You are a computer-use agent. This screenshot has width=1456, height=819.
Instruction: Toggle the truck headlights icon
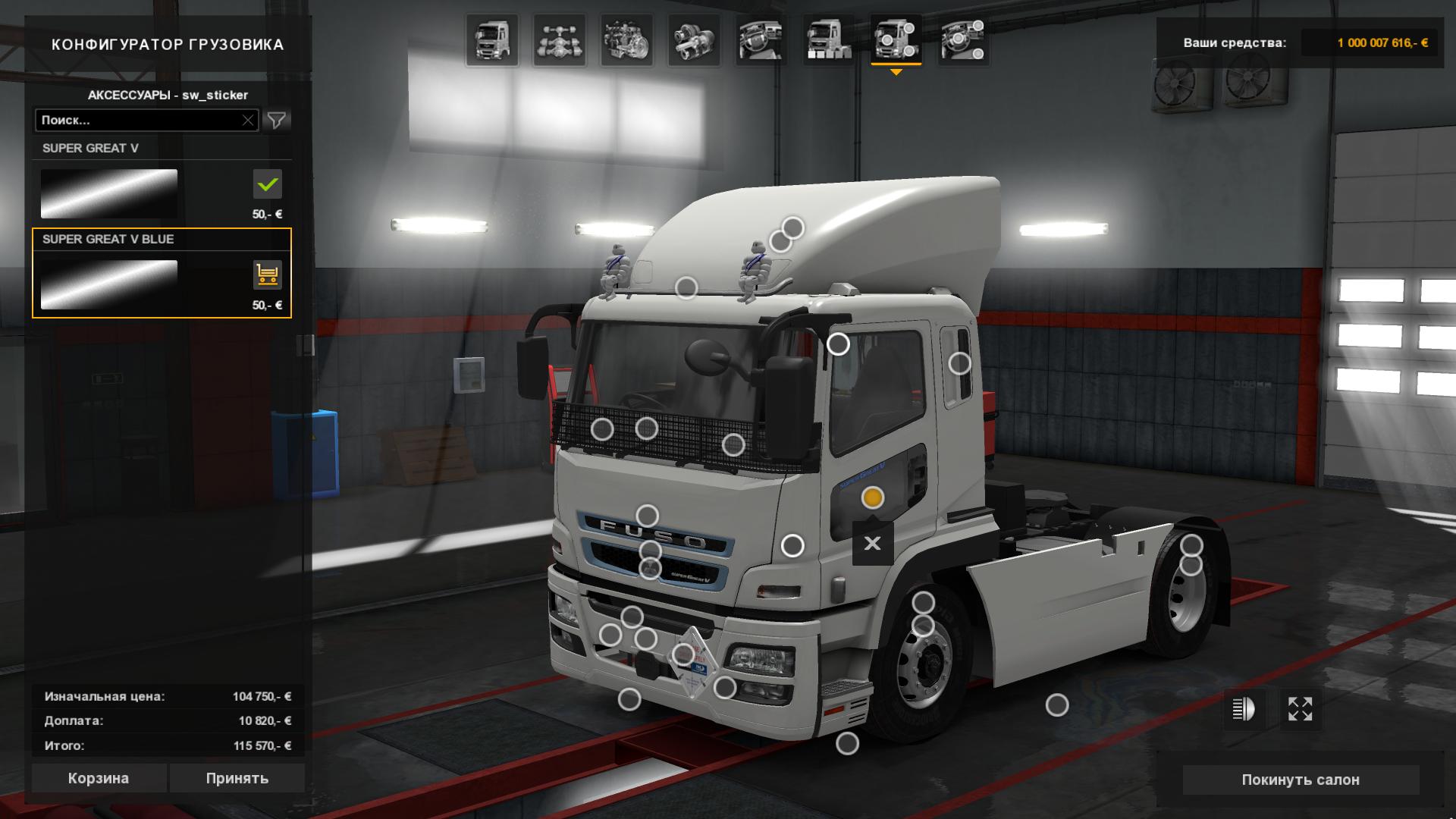coord(1244,709)
